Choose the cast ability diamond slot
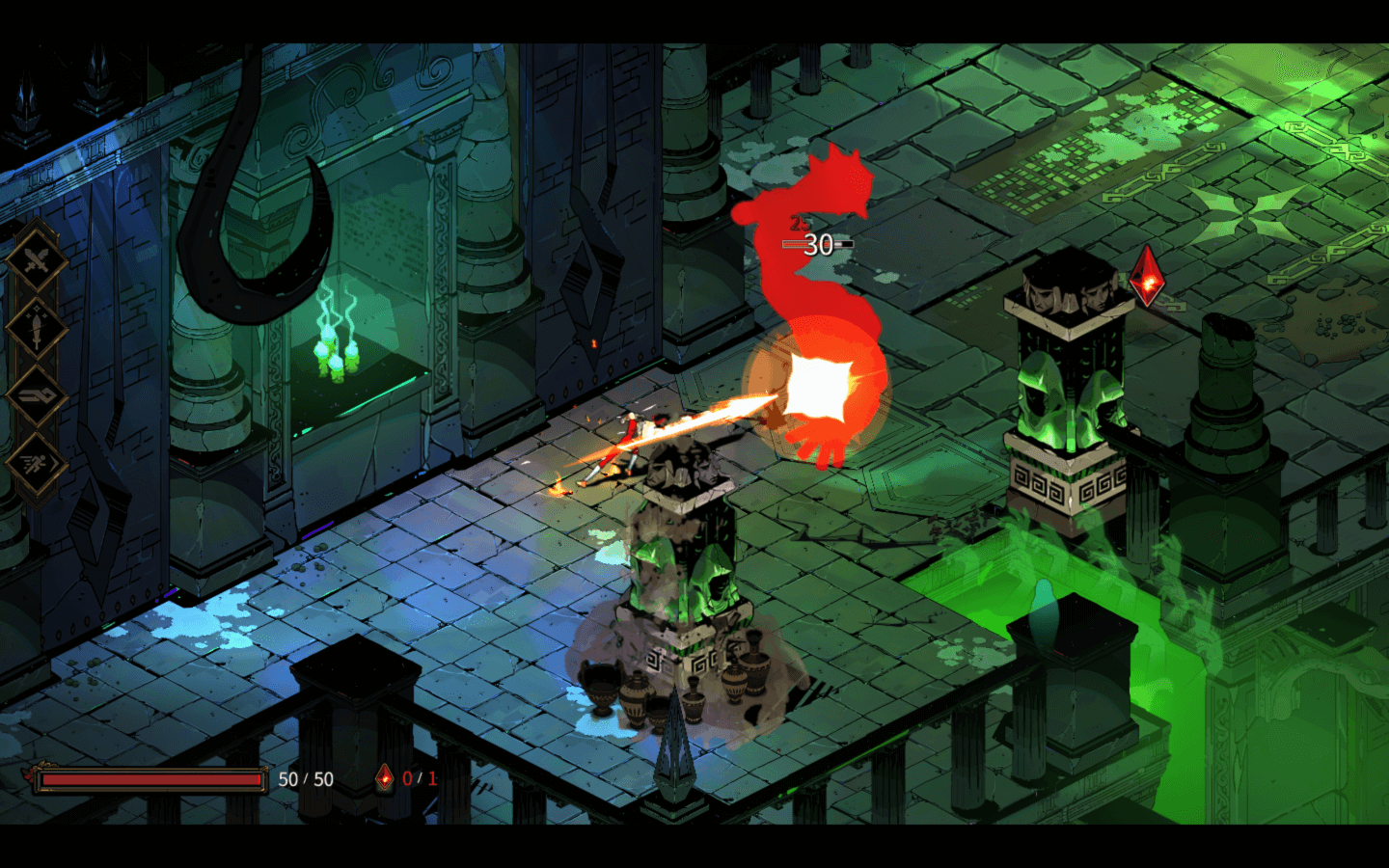1389x868 pixels. pos(37,396)
